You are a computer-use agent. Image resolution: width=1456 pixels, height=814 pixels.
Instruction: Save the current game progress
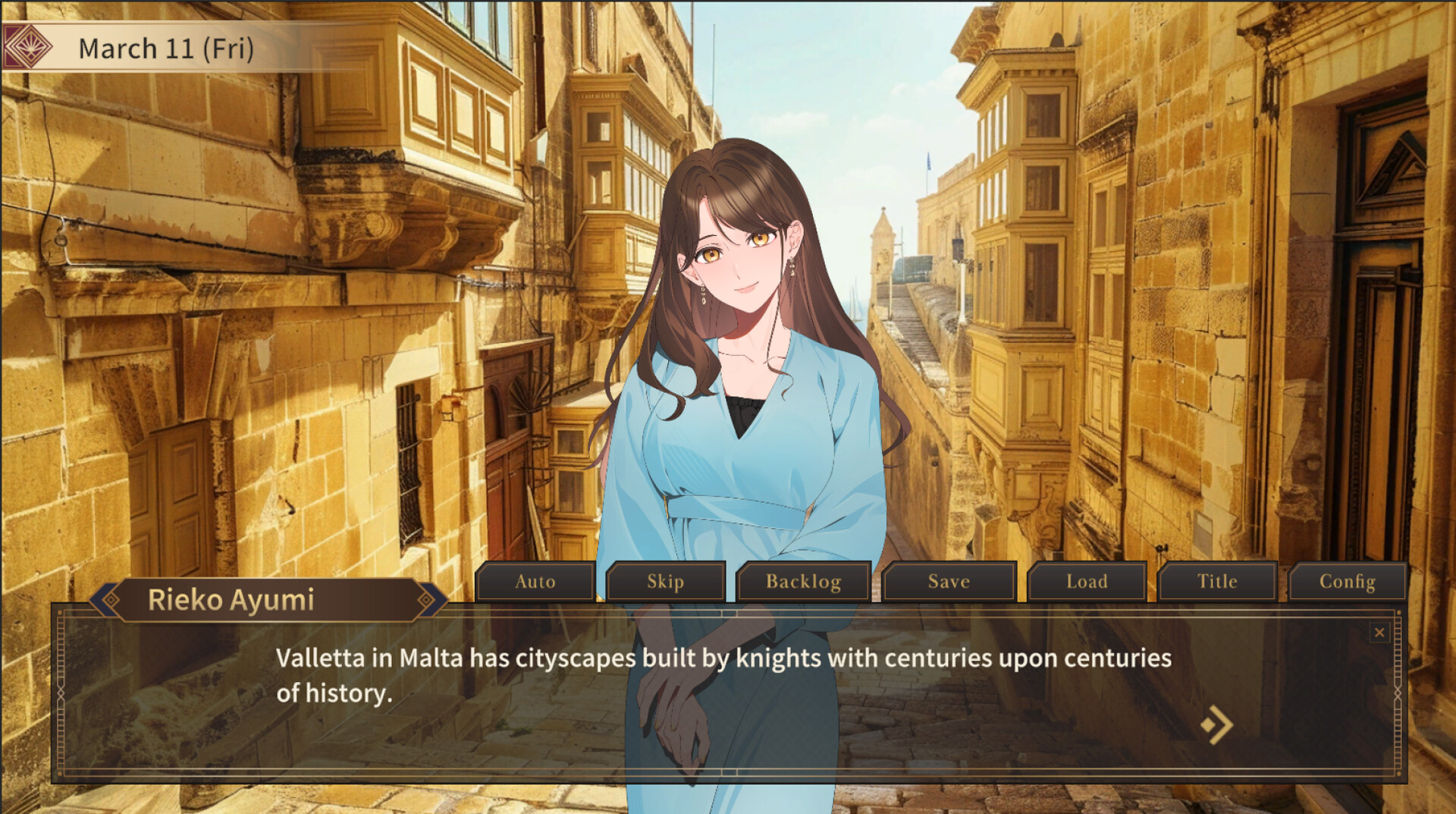point(949,582)
